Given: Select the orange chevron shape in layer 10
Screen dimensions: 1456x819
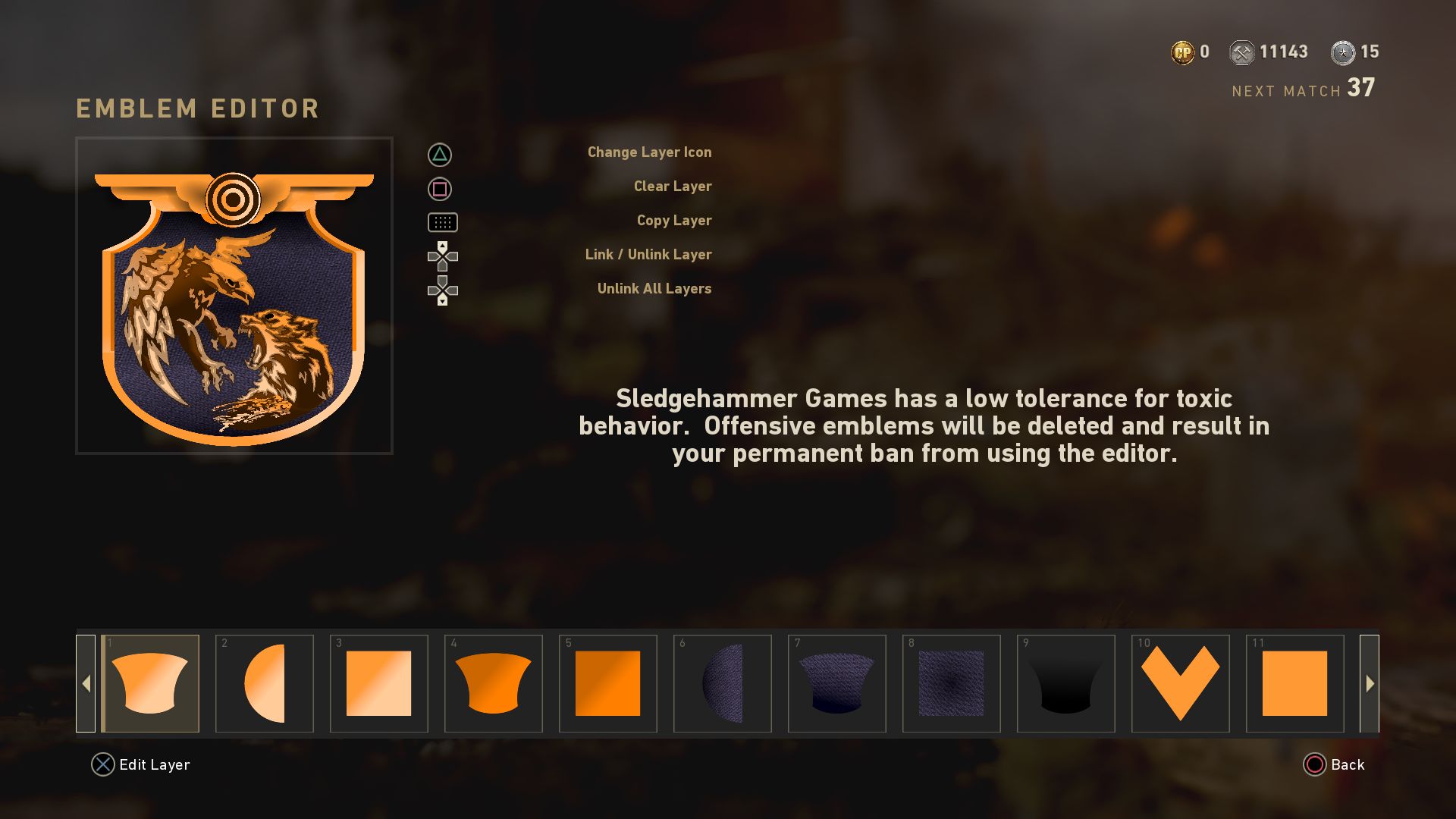Looking at the screenshot, I should [x=1180, y=682].
